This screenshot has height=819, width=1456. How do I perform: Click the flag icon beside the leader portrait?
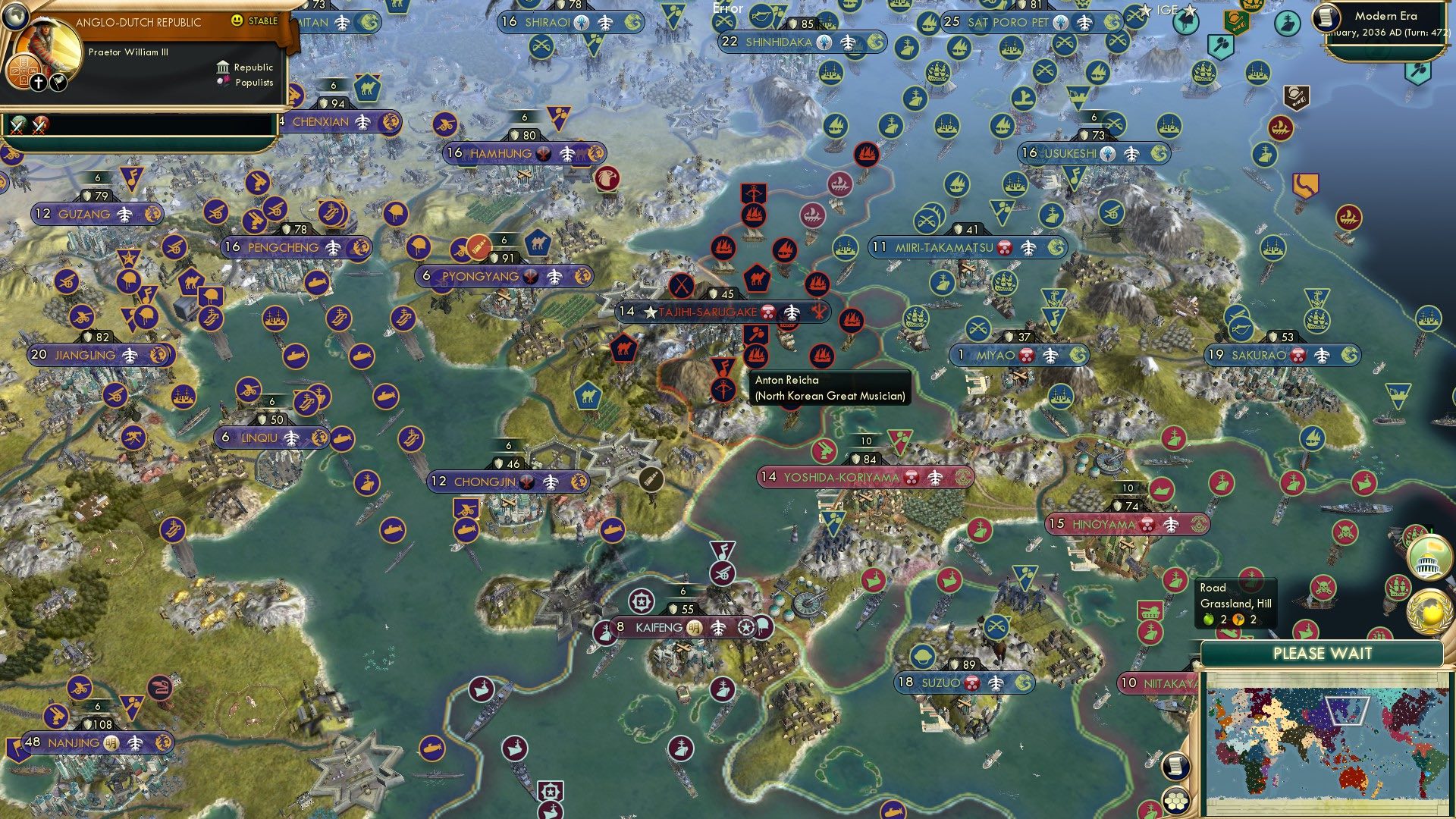click(x=57, y=82)
